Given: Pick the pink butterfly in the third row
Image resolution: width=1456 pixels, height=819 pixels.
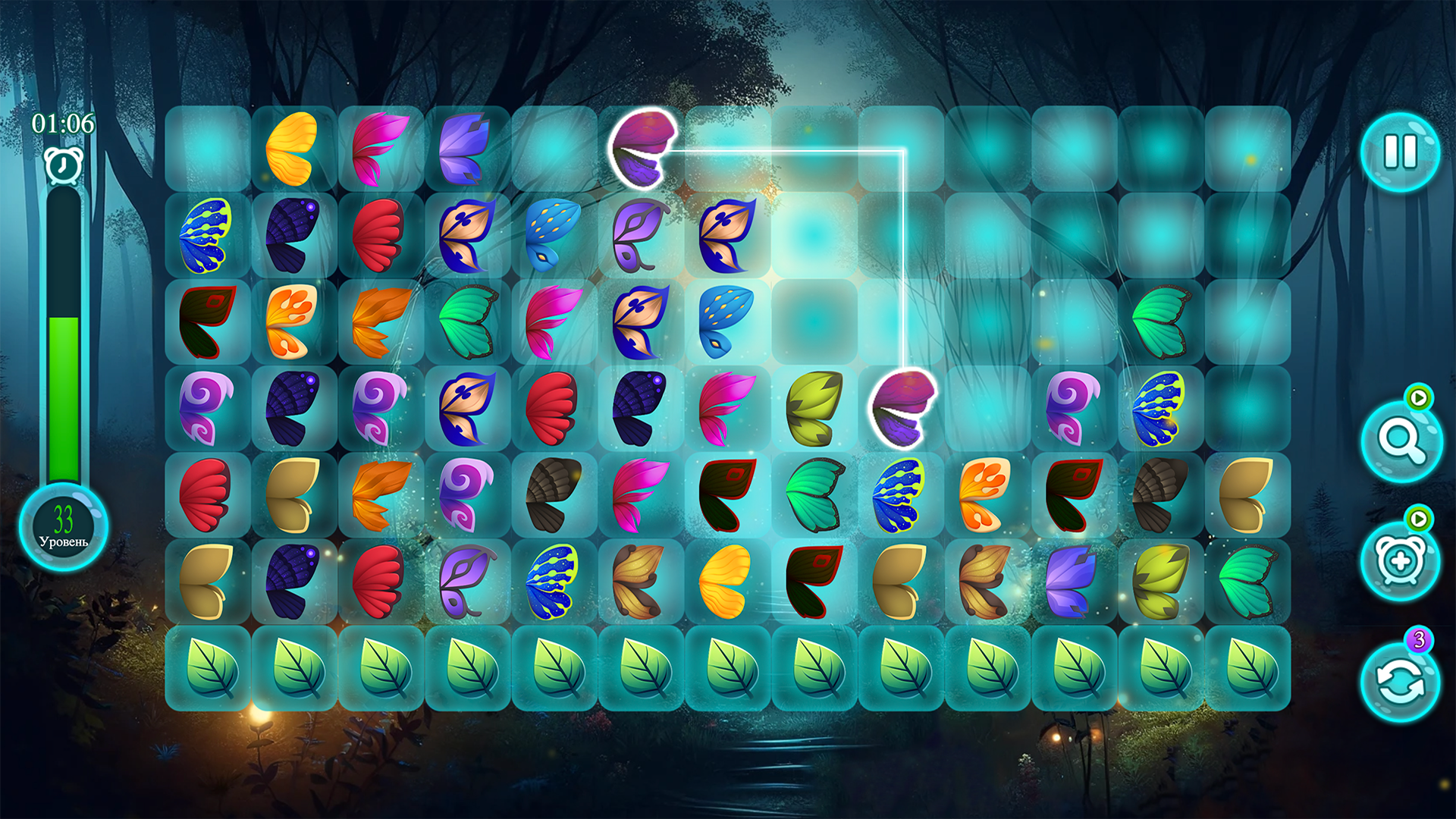Looking at the screenshot, I should pos(554,322).
